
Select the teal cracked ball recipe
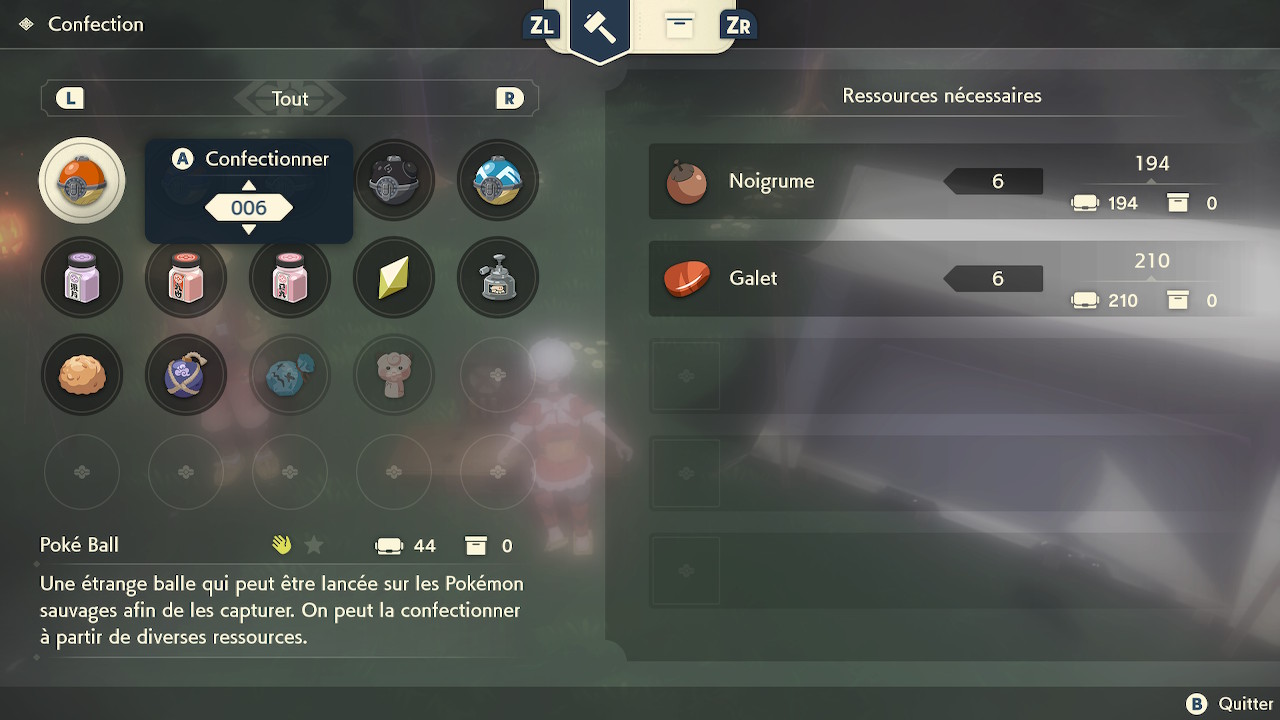pos(290,375)
